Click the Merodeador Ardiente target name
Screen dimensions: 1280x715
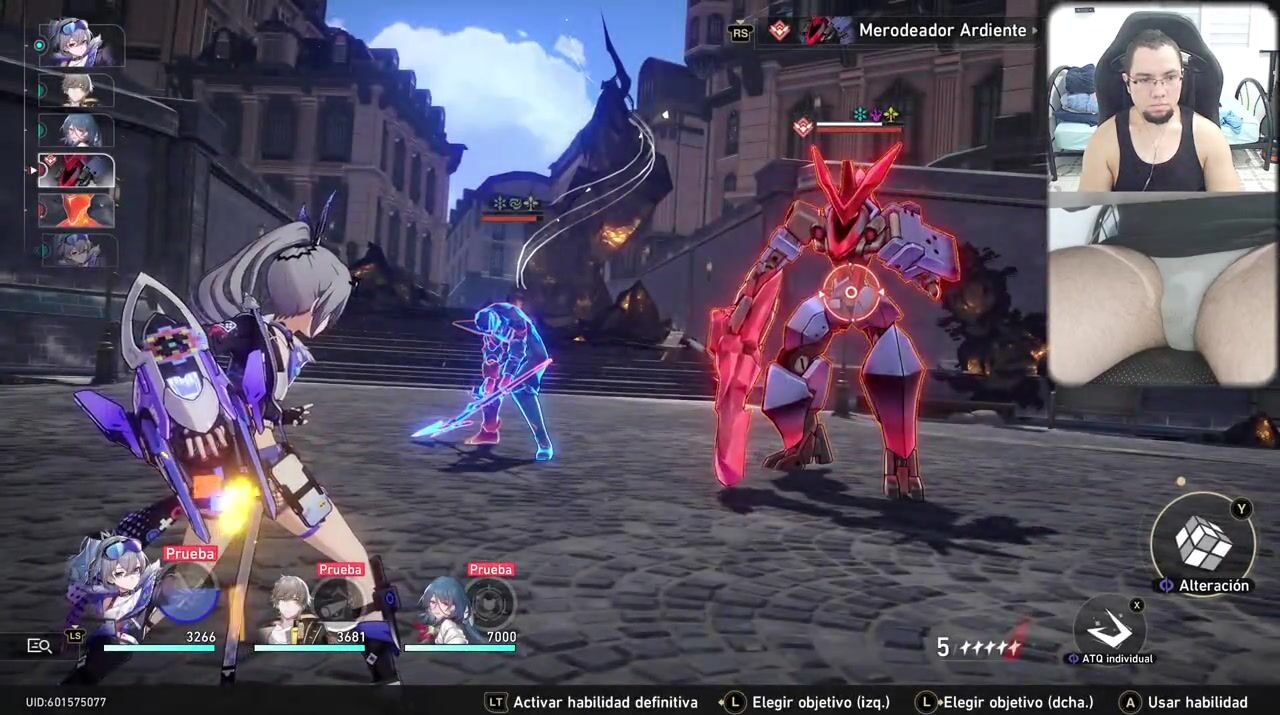(942, 31)
